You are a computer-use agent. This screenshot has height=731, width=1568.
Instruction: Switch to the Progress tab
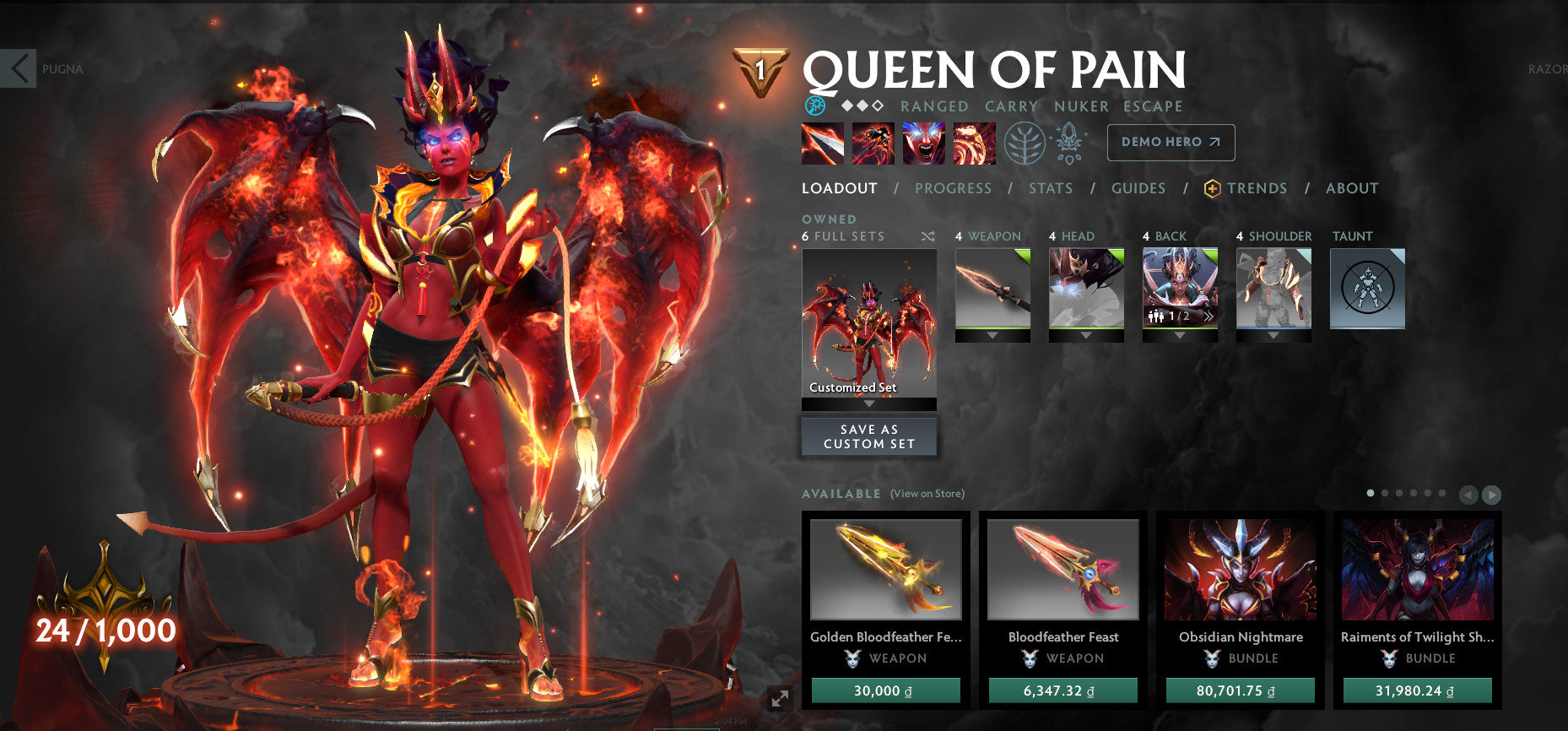pos(953,188)
